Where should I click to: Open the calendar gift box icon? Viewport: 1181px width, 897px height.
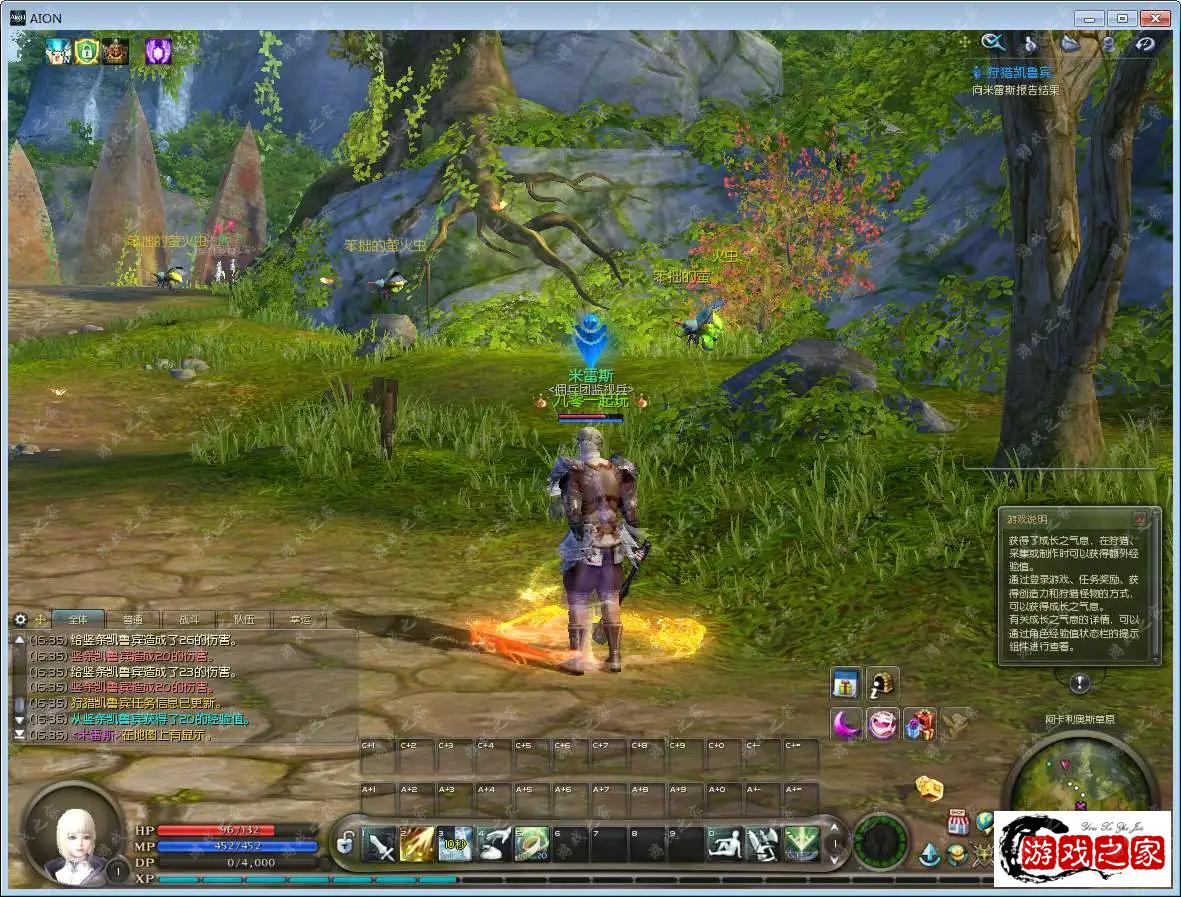pyautogui.click(x=846, y=684)
